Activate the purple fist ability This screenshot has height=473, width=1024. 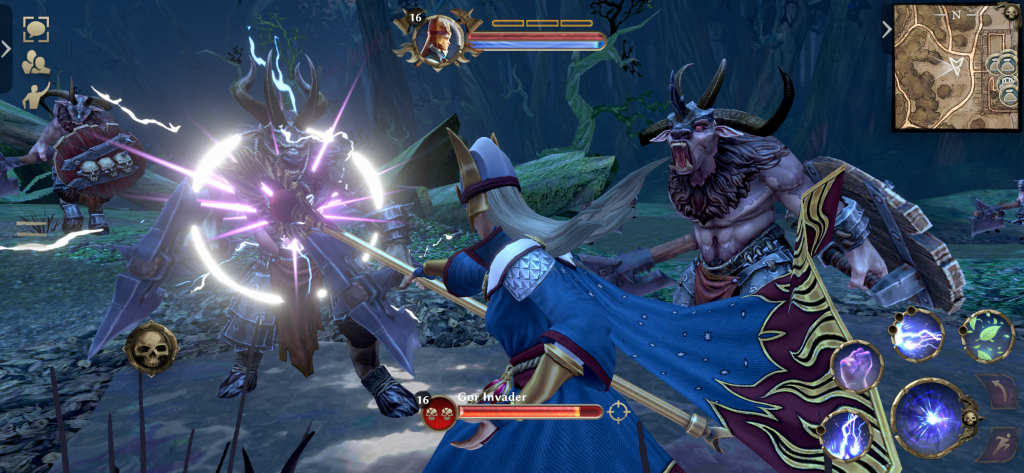[857, 366]
